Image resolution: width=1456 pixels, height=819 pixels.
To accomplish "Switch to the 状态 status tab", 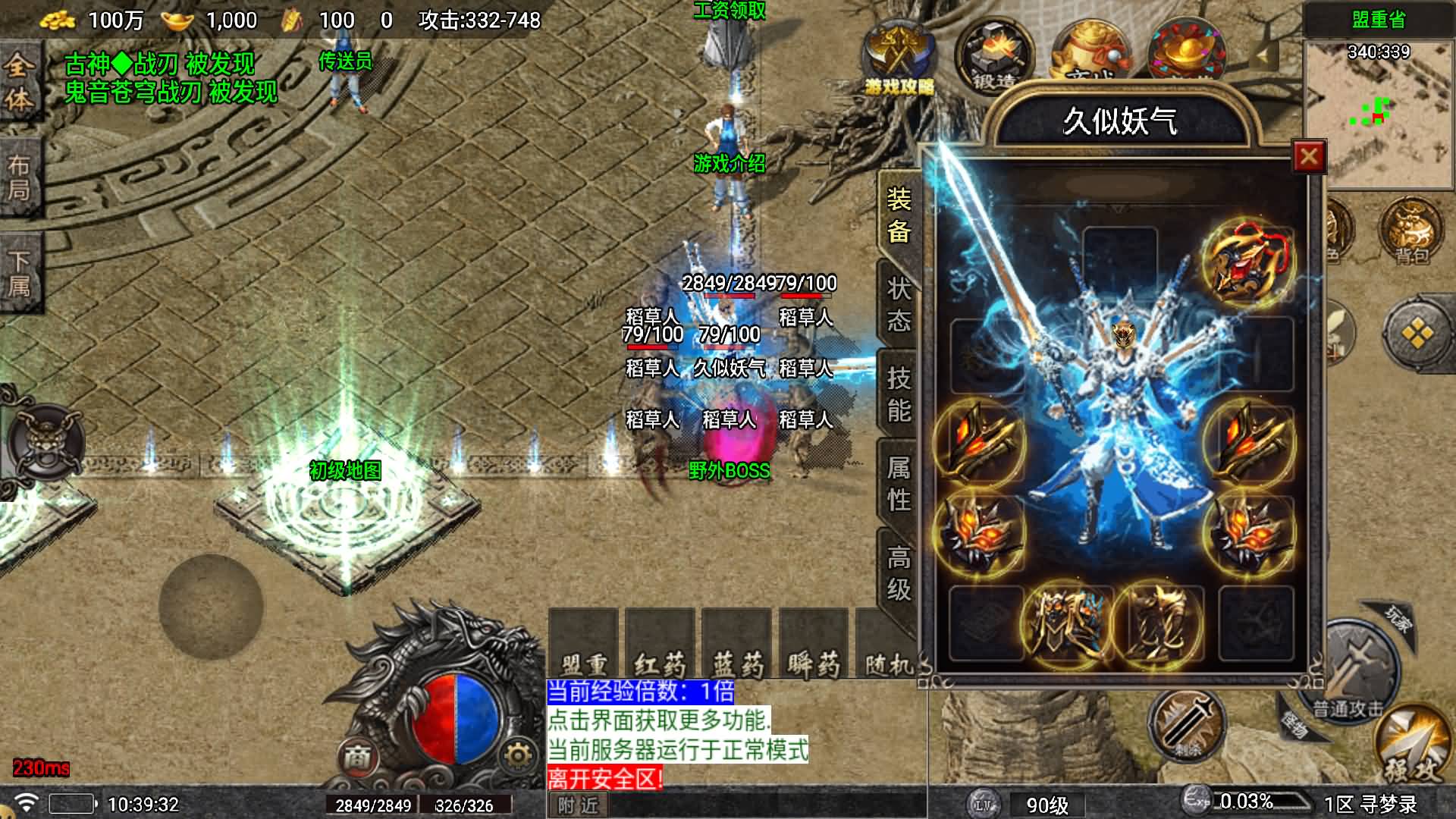I will point(899,304).
